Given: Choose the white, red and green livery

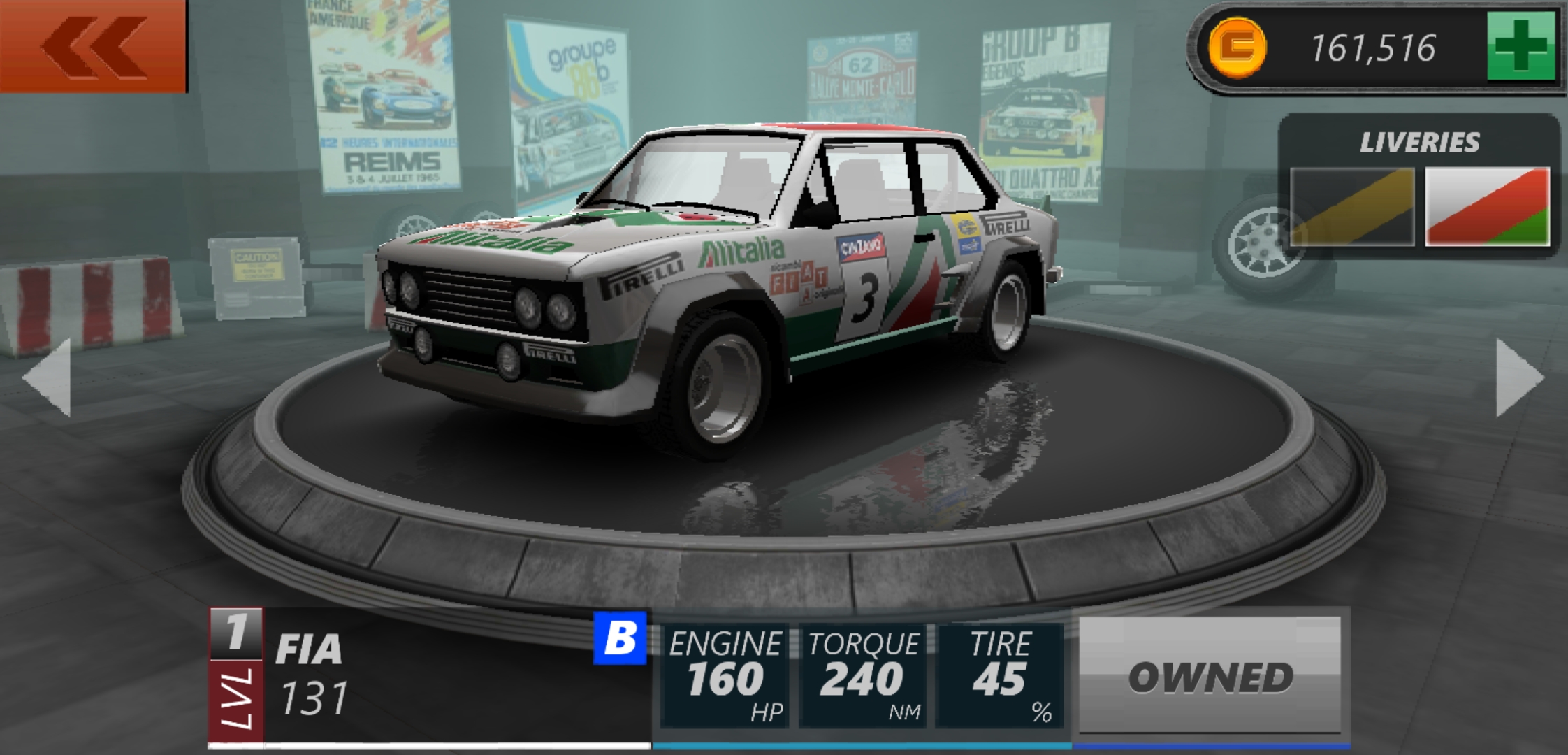Looking at the screenshot, I should 1487,207.
